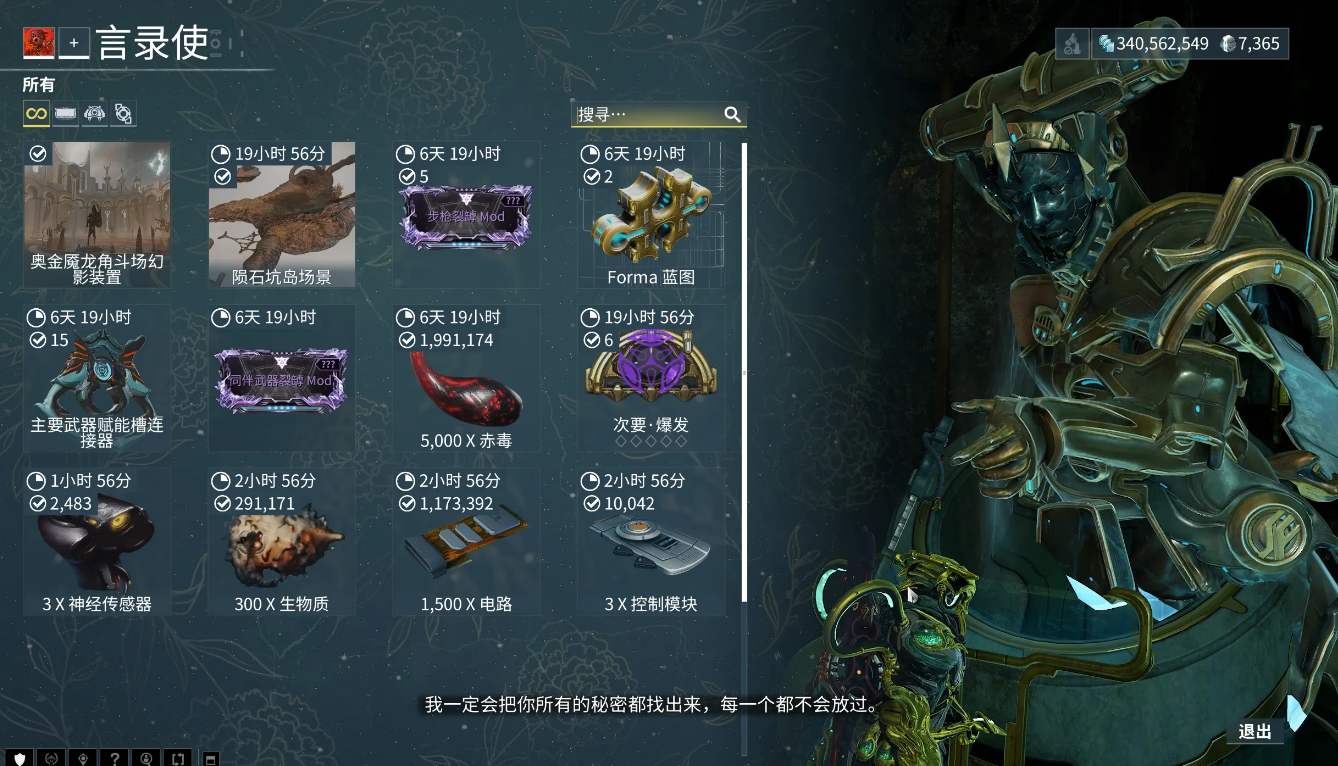Toggle the checkmark on the 奥金魔龙角斗场幻影装置 item
Viewport: 1338px width, 766px height.
point(38,153)
